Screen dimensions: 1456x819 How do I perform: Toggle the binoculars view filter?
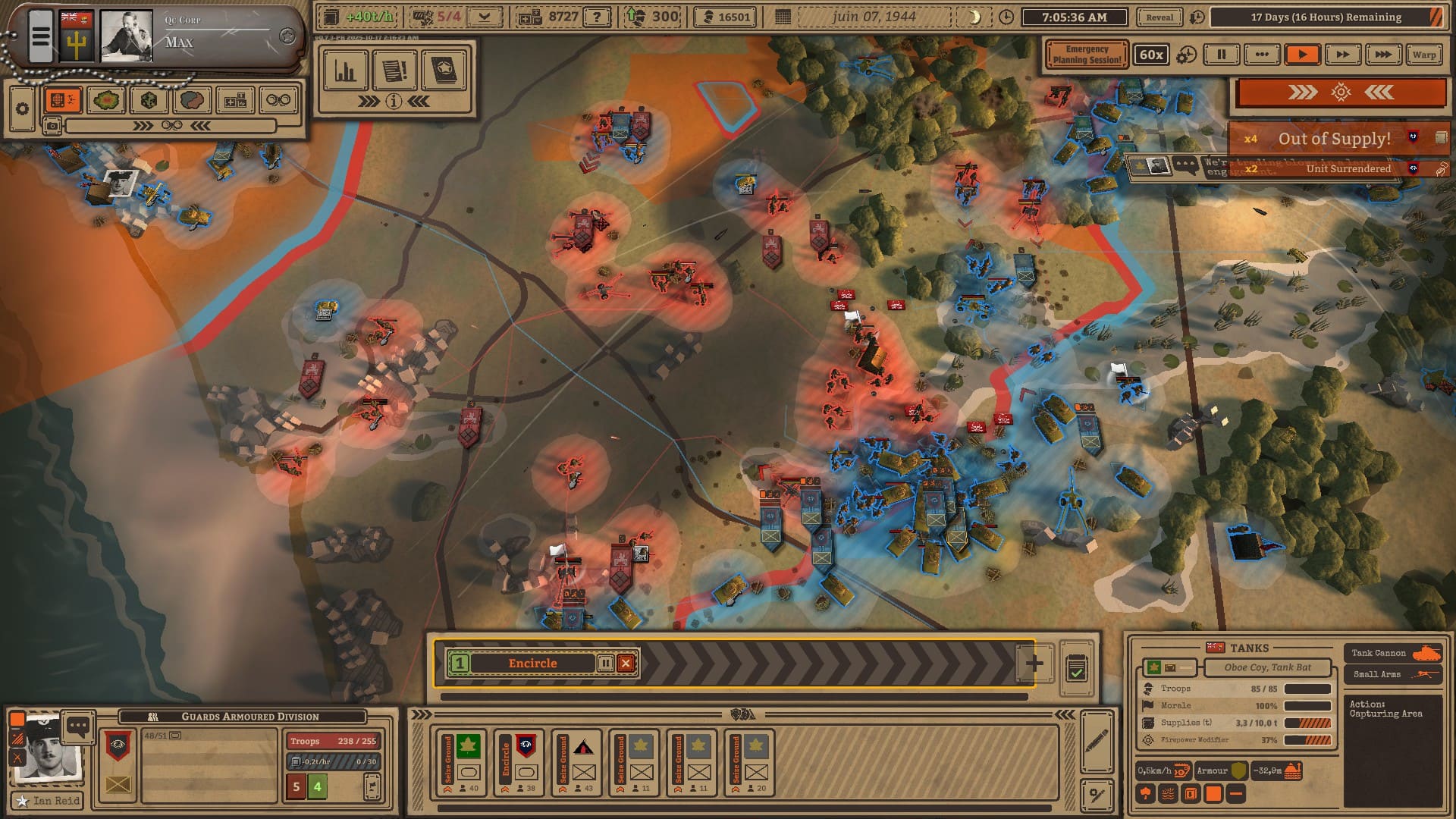(x=278, y=100)
